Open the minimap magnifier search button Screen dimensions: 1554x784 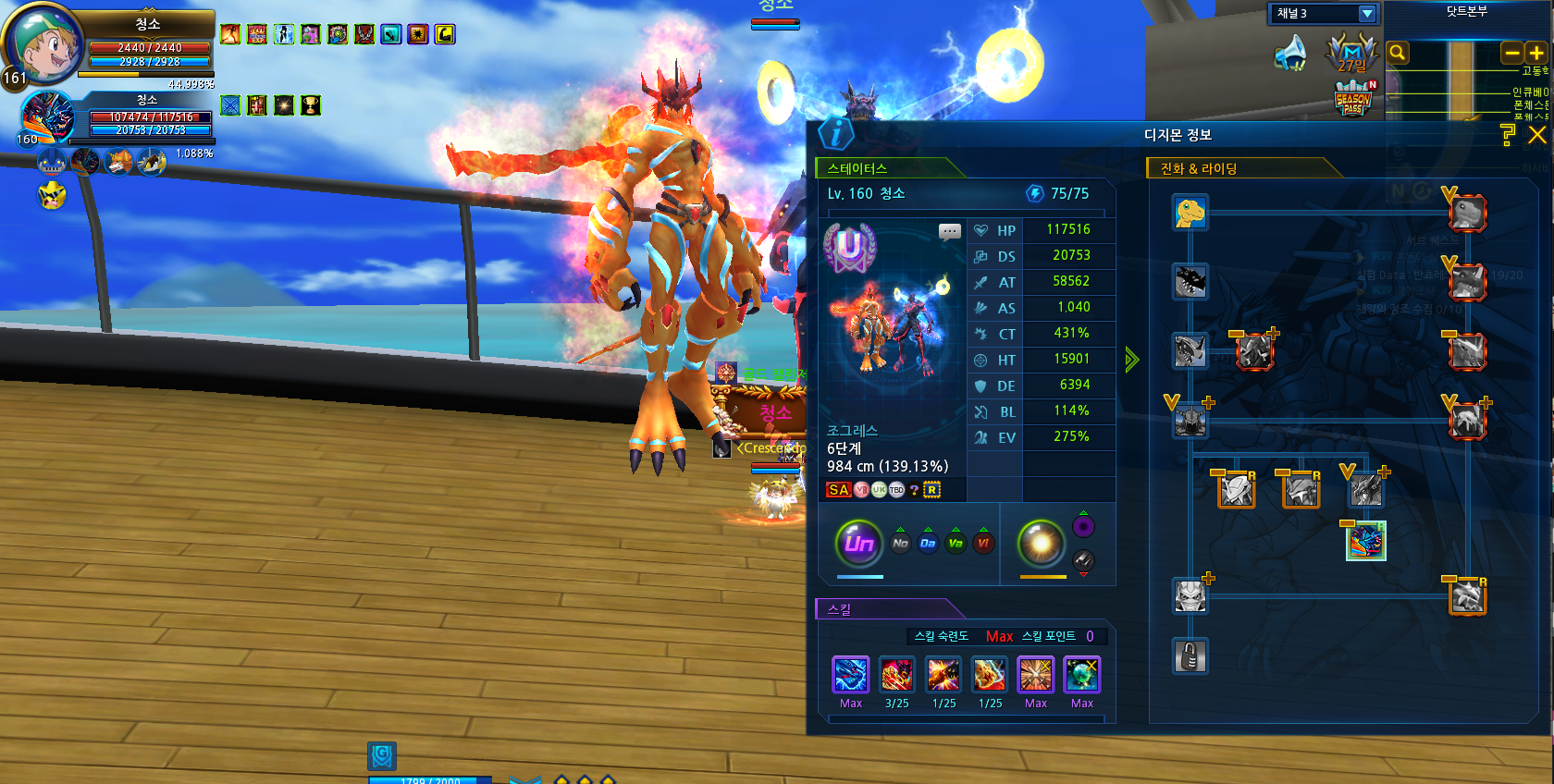1398,53
